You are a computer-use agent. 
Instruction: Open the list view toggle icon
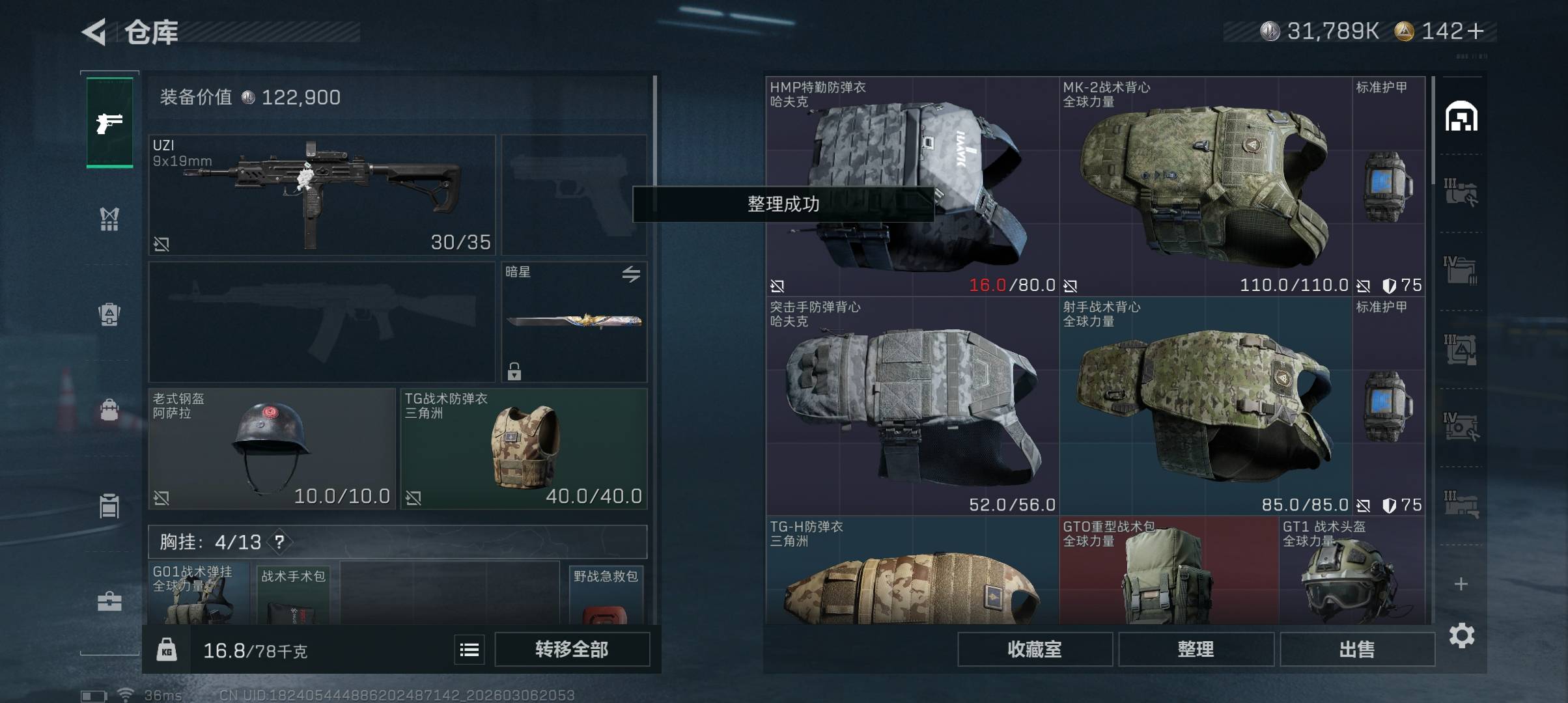tap(469, 650)
